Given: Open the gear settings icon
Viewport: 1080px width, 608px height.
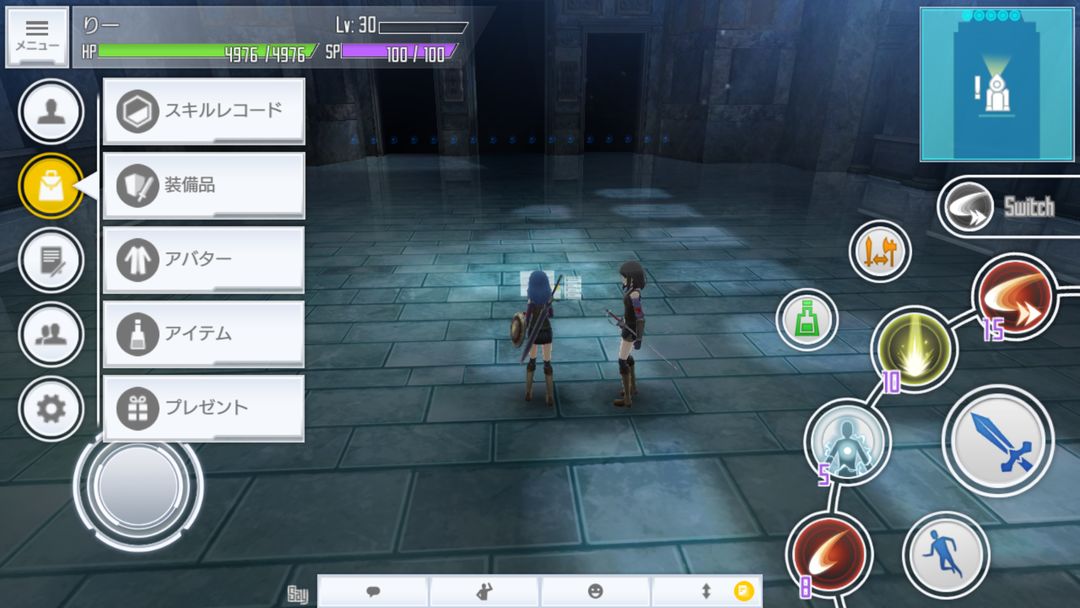Looking at the screenshot, I should [51, 408].
